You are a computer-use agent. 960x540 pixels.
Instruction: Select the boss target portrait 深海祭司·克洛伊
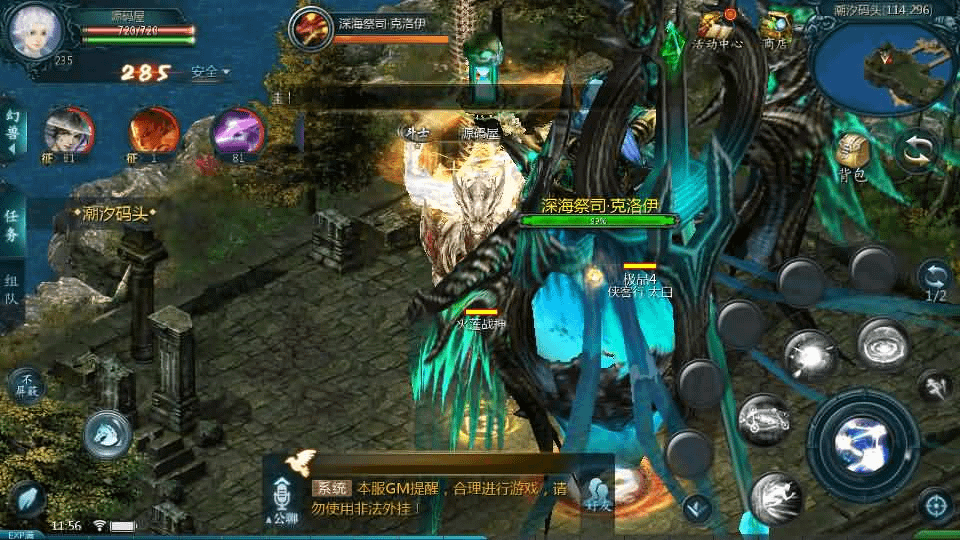[x=311, y=28]
